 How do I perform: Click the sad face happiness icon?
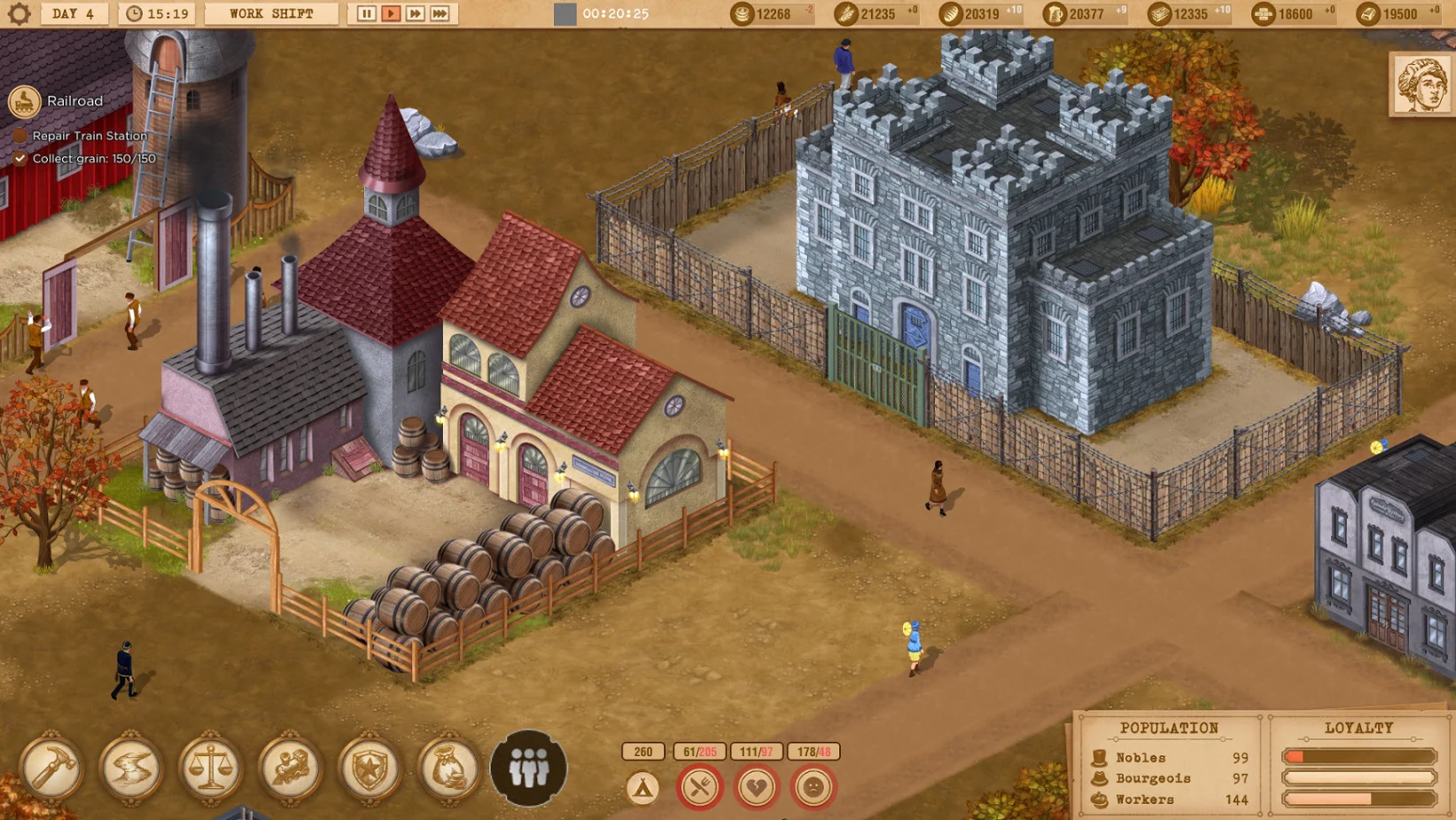coord(814,787)
